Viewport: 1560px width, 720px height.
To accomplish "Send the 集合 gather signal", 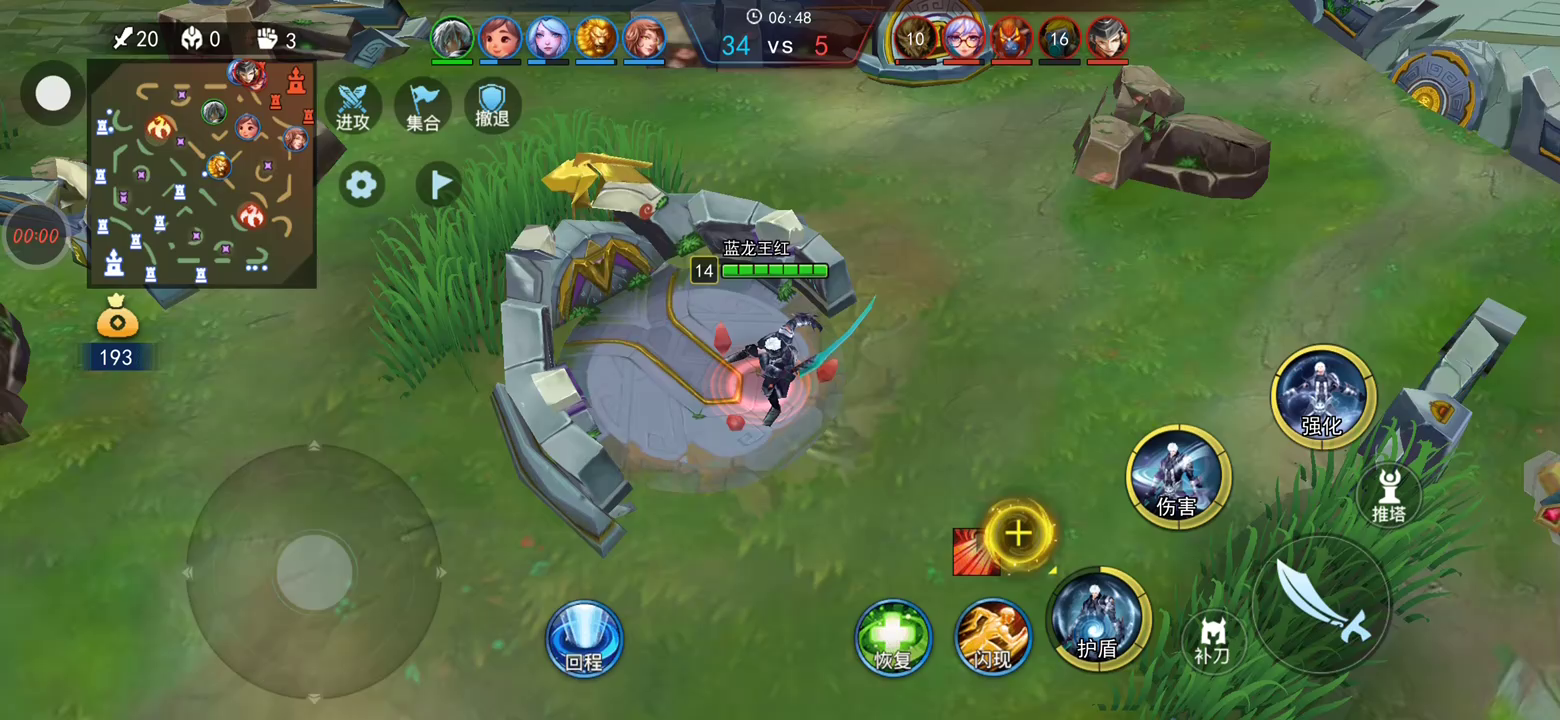I will tap(423, 106).
